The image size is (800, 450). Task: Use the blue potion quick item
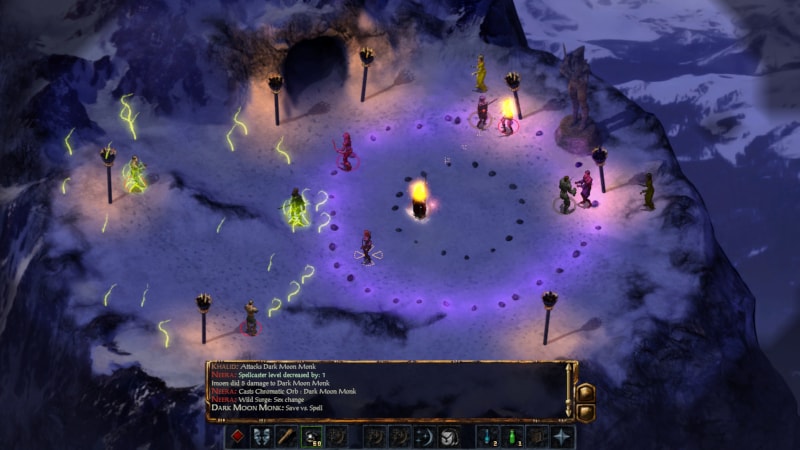(x=488, y=437)
